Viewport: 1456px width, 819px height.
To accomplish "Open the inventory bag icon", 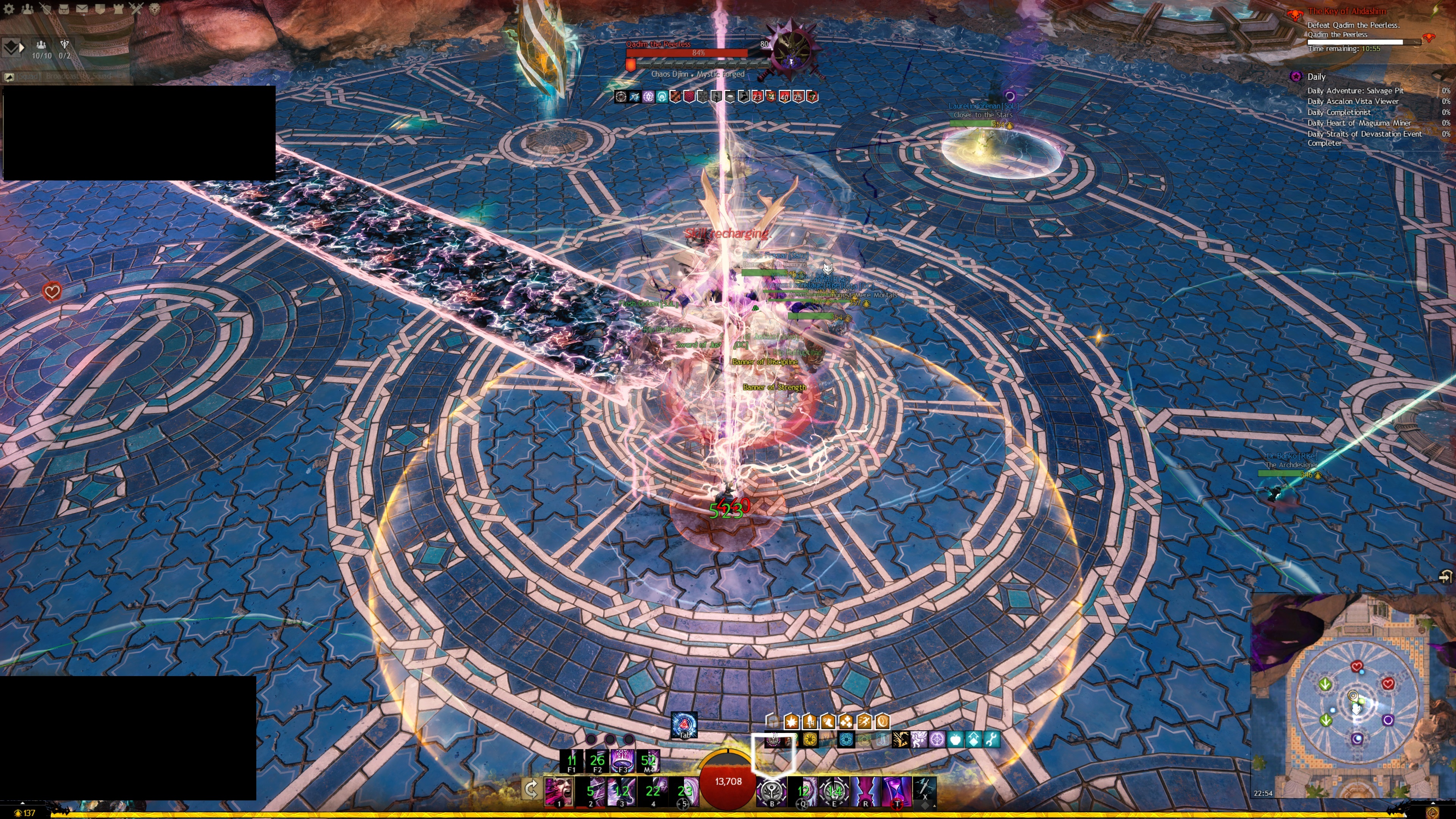I will click(63, 9).
